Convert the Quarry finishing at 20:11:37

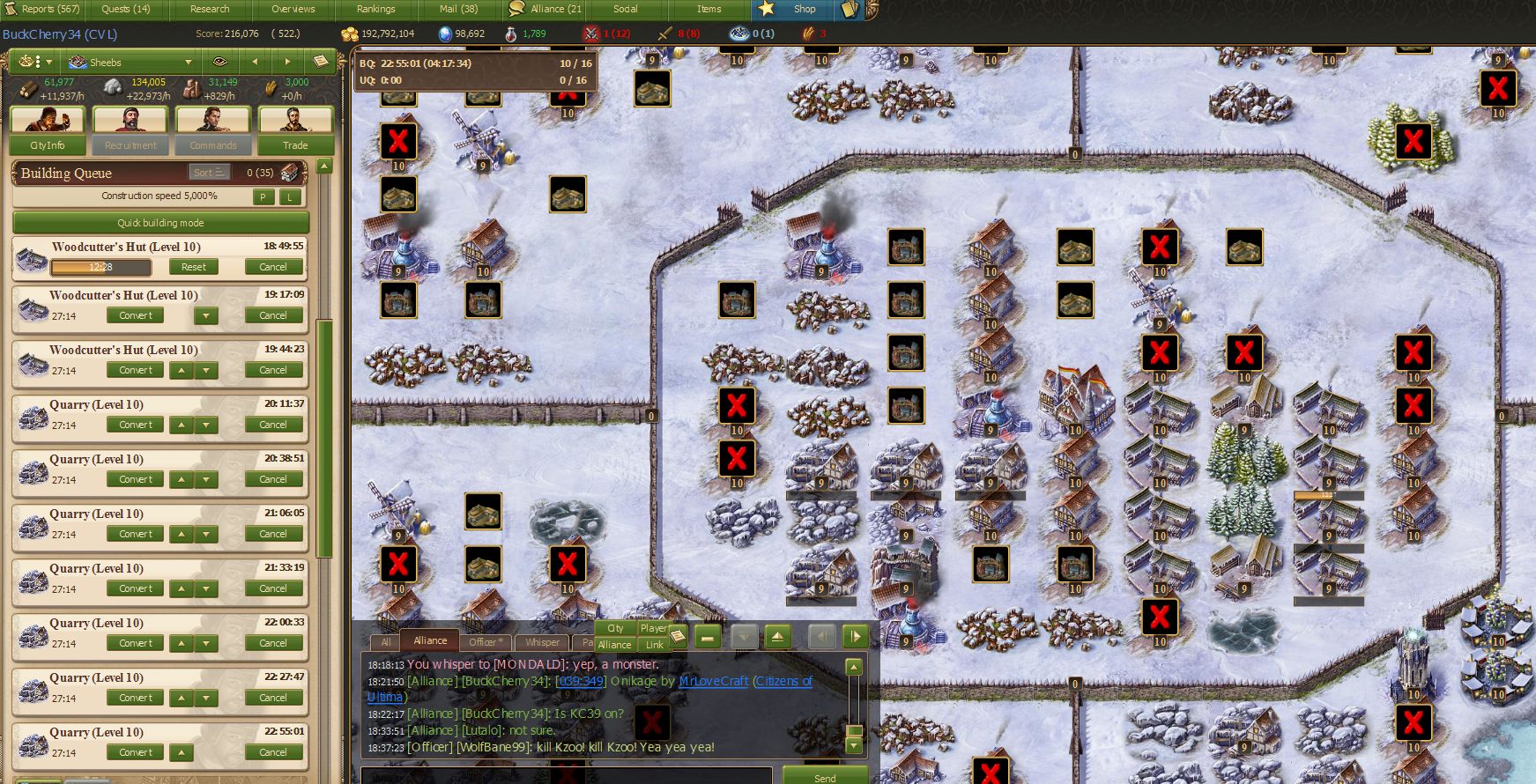point(135,425)
